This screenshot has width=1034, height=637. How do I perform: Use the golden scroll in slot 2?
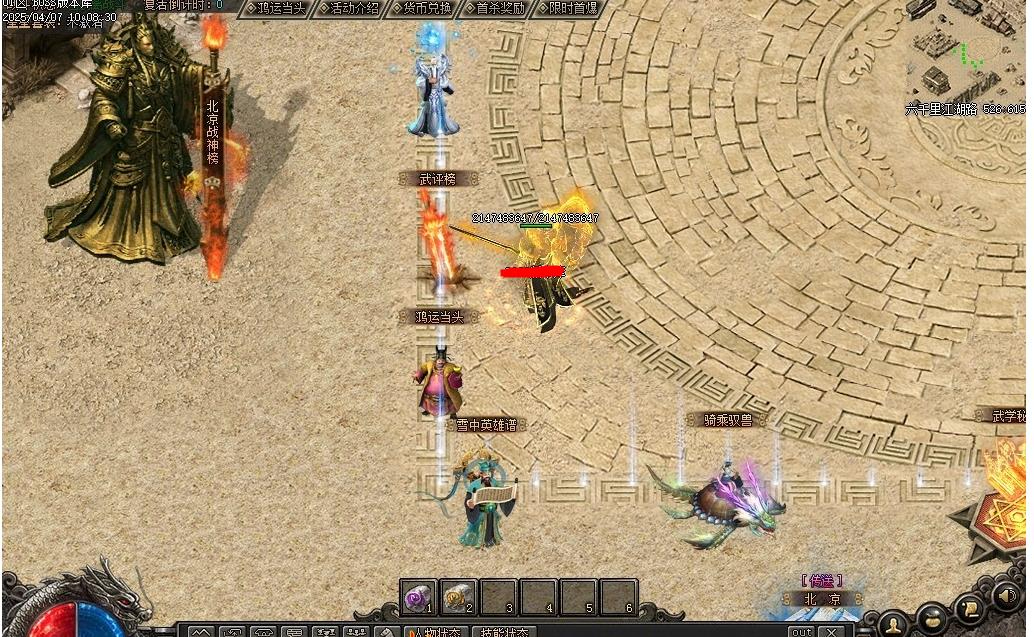(x=458, y=597)
